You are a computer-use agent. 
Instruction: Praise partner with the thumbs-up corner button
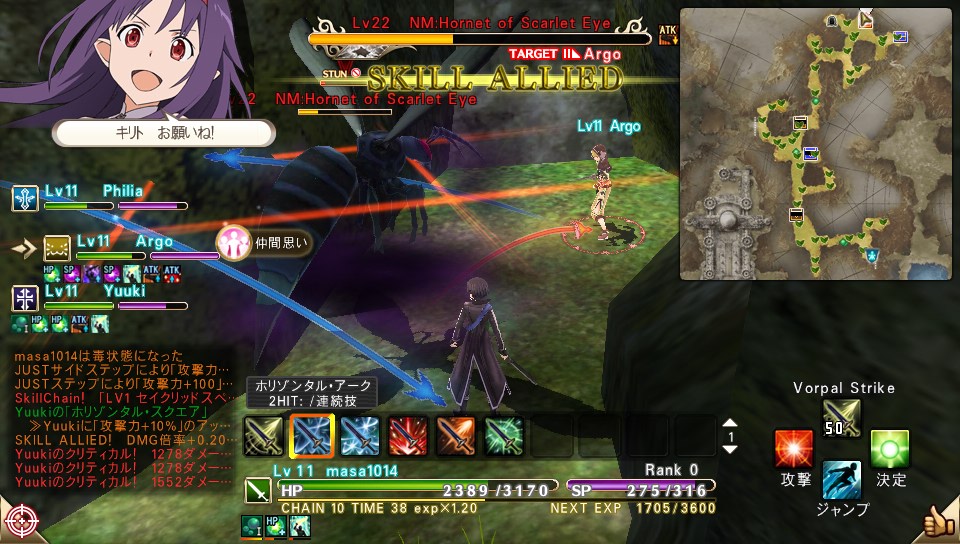(938, 521)
